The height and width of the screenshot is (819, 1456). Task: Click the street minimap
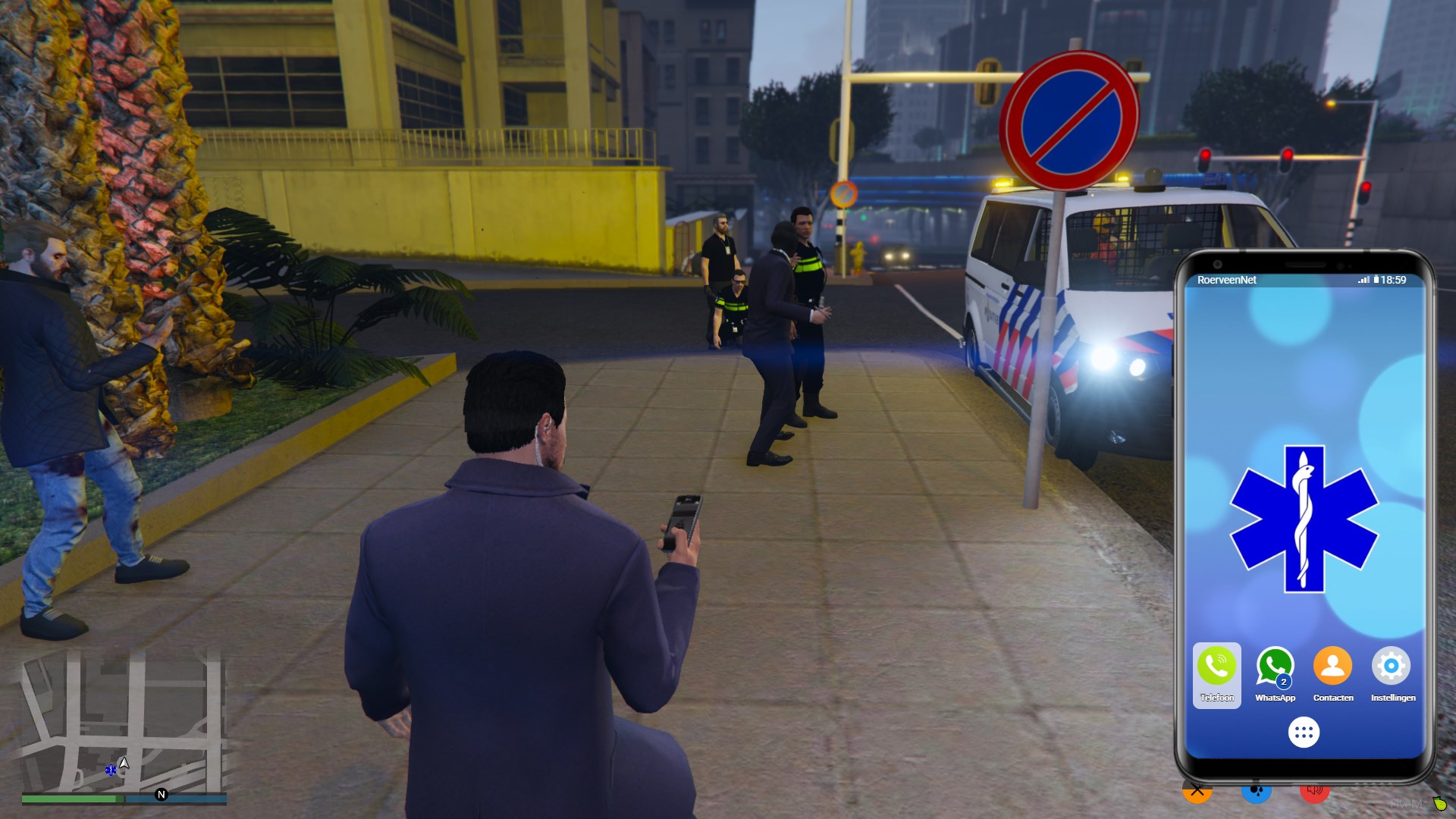(x=121, y=720)
